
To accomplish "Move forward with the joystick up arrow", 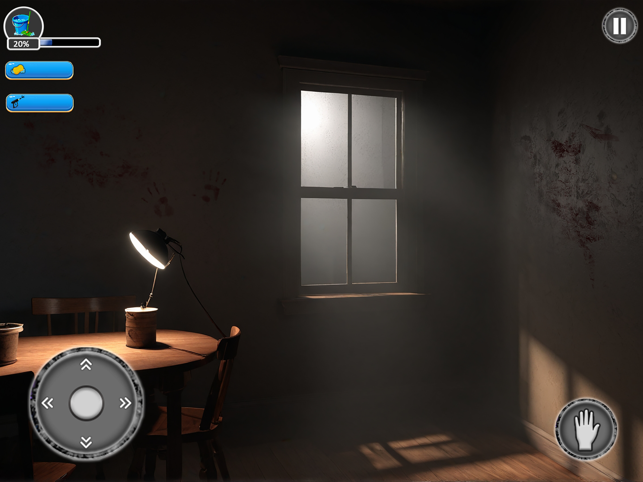I will point(86,365).
